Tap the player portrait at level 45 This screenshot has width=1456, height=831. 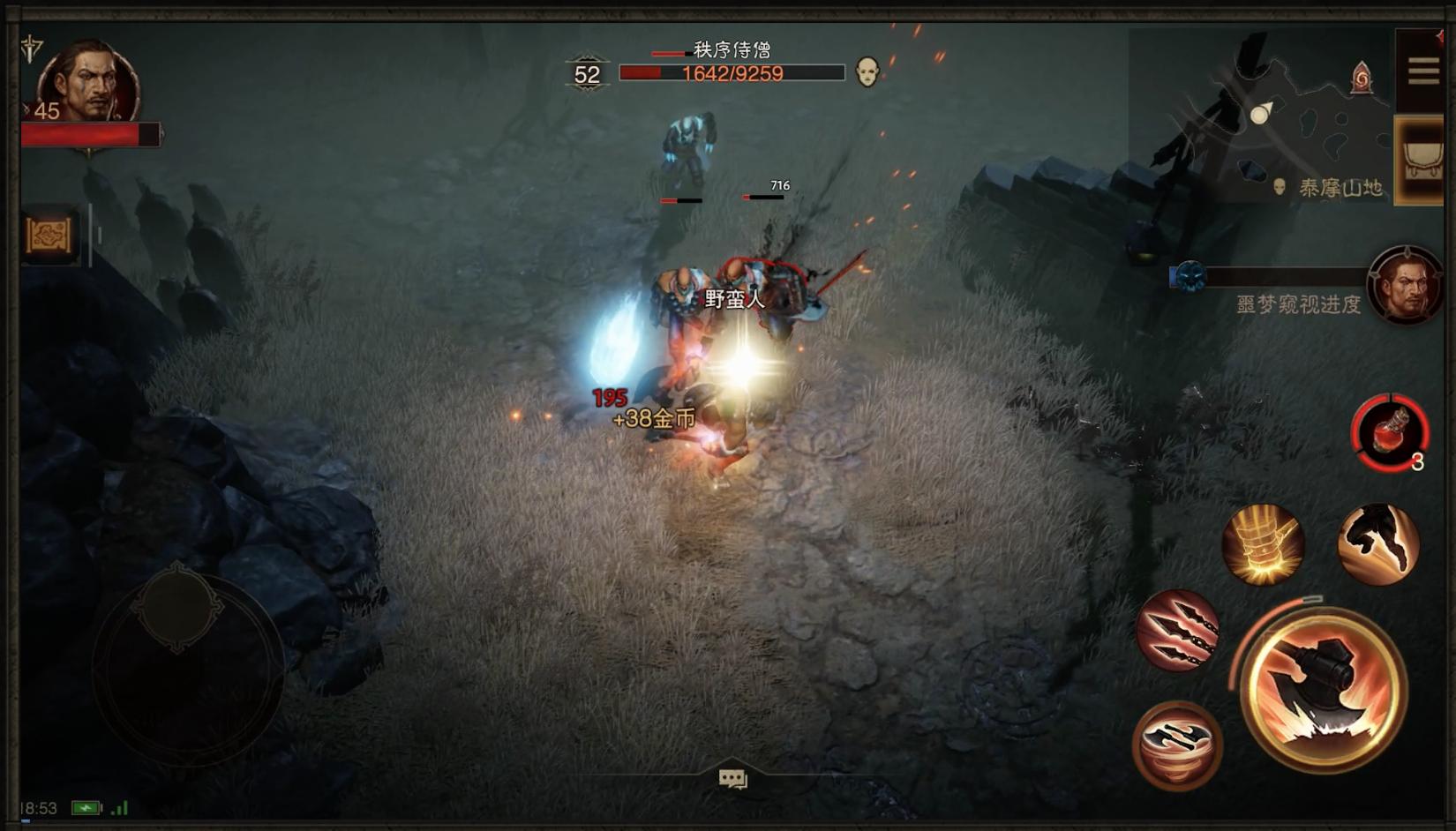[x=88, y=84]
